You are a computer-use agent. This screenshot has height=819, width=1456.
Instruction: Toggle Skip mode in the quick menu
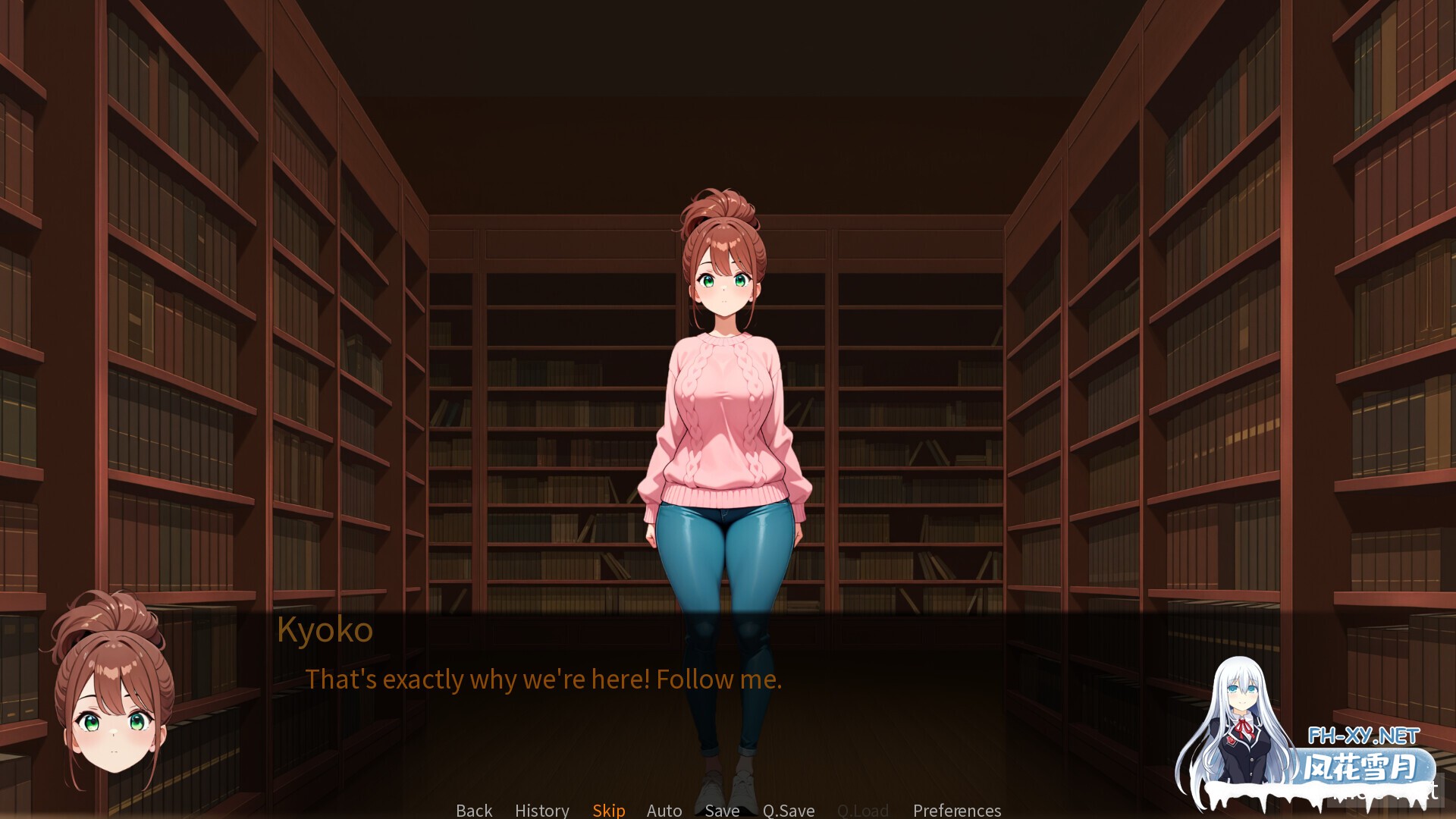608,810
